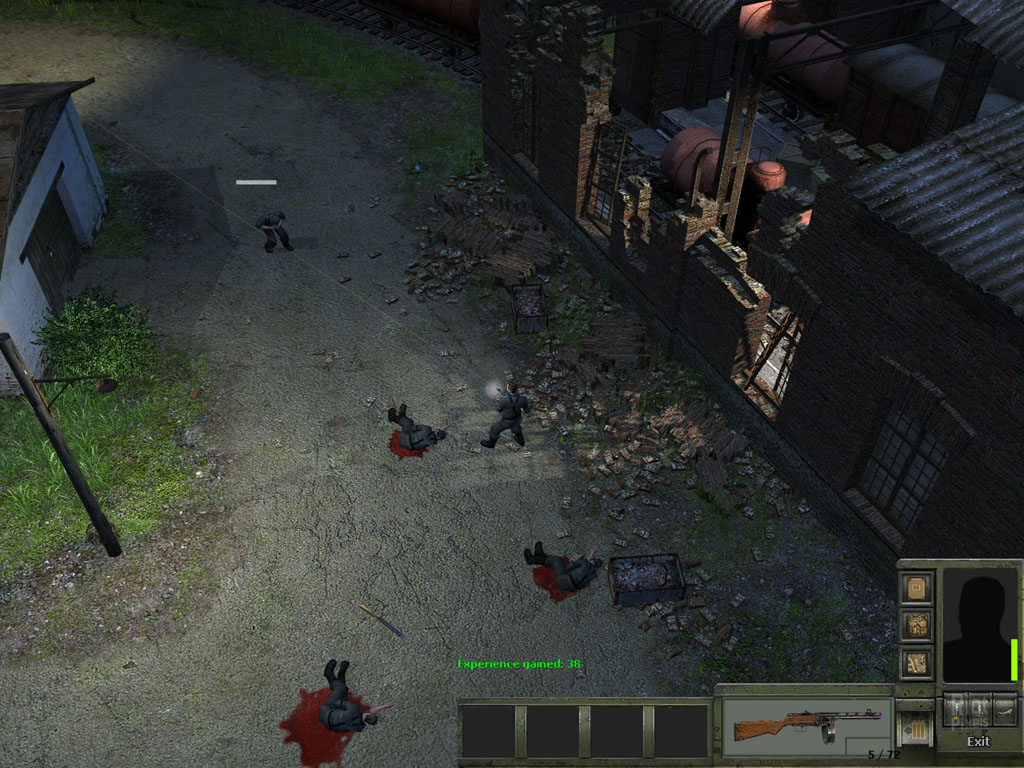Click the ammo magazine reload icon
1024x768 pixels.
915,727
